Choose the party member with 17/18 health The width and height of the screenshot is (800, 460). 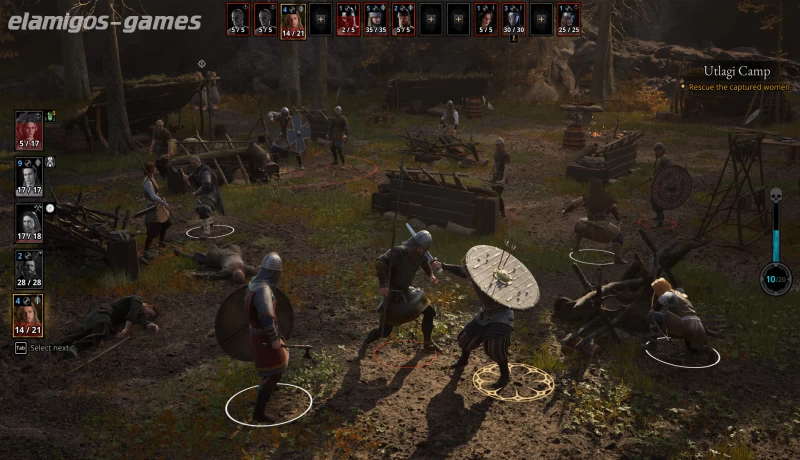pos(29,220)
